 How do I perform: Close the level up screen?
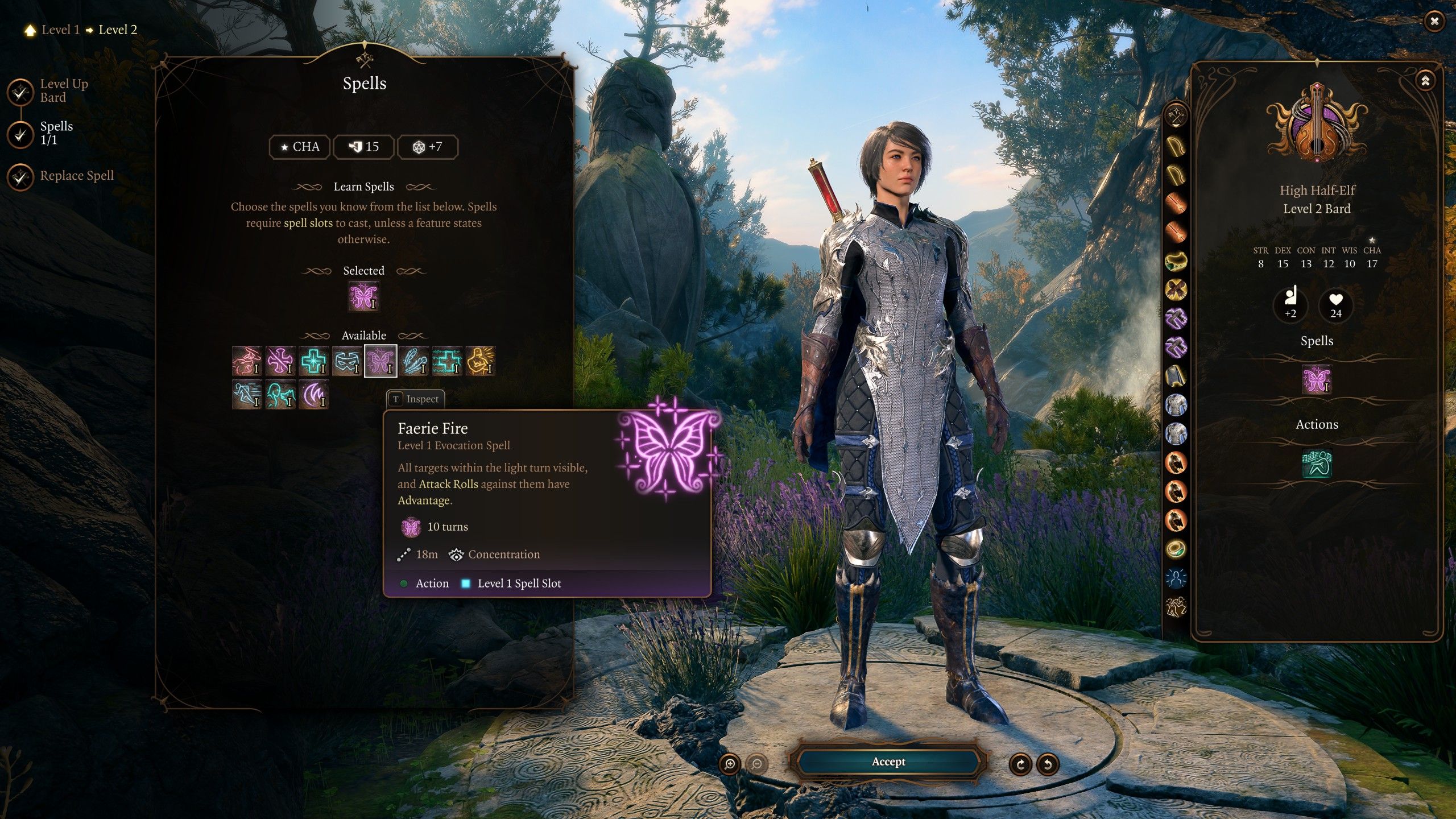1434,22
